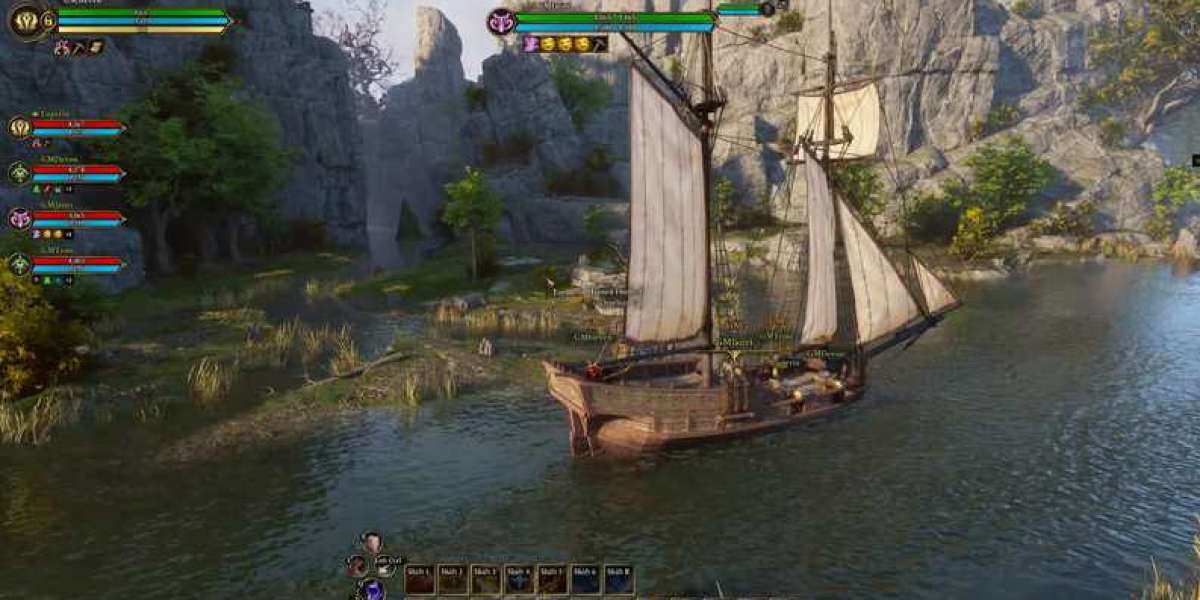Select the target-of-target portrait icon
This screenshot has height=600, width=1200.
click(x=767, y=9)
